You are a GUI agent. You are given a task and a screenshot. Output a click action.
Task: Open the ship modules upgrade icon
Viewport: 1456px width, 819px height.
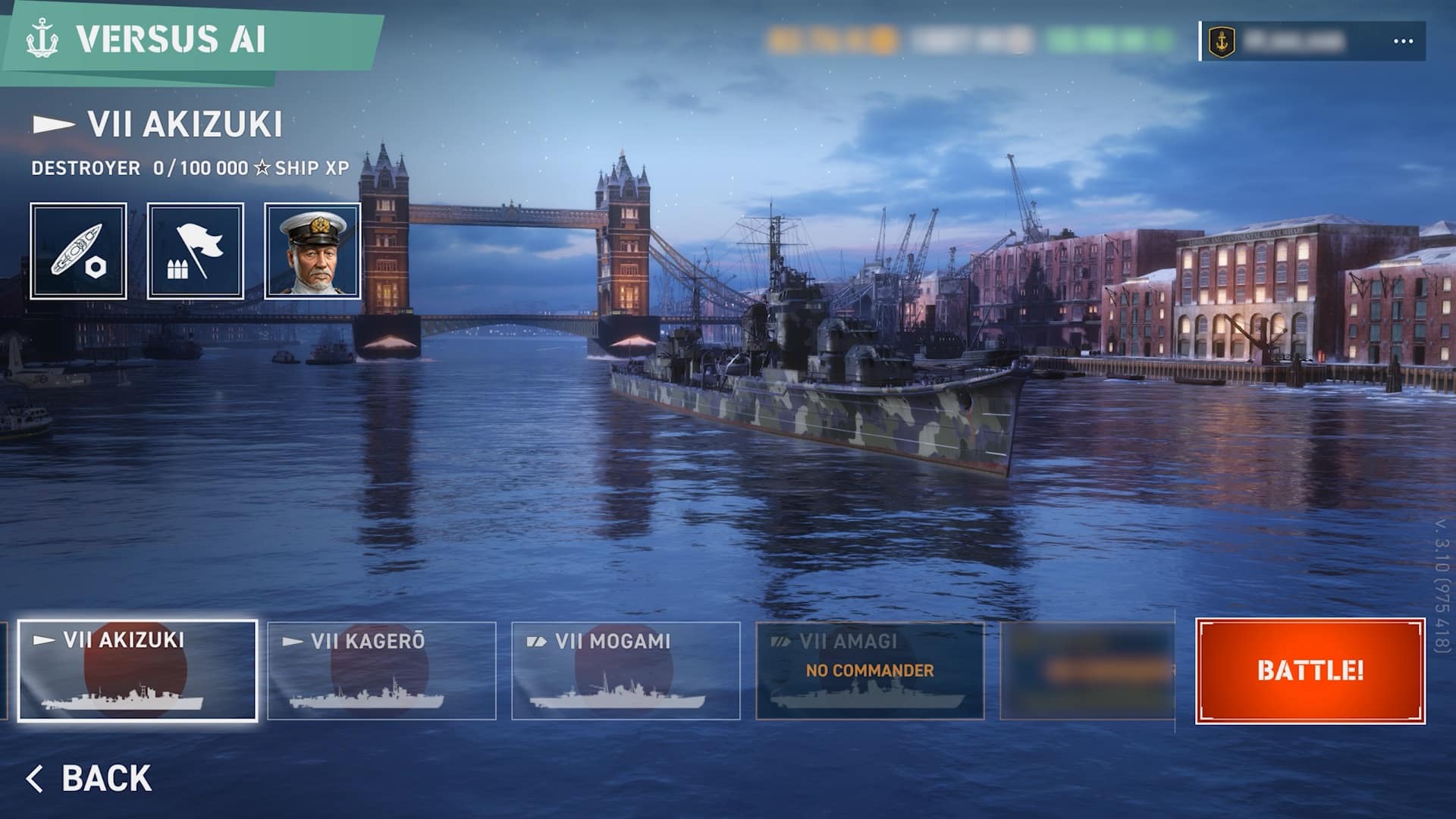click(79, 251)
